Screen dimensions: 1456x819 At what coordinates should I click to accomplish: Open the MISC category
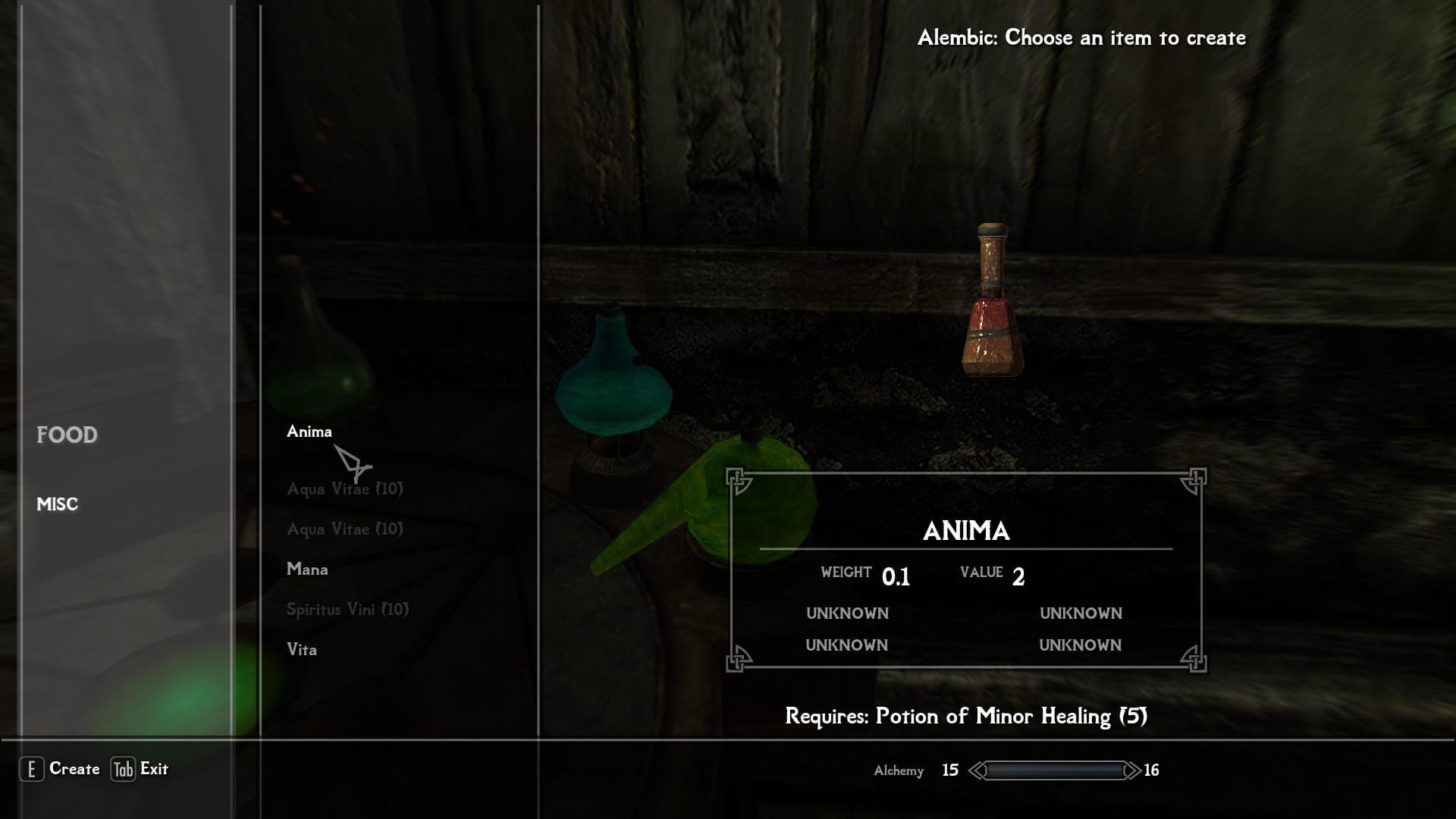pyautogui.click(x=58, y=504)
